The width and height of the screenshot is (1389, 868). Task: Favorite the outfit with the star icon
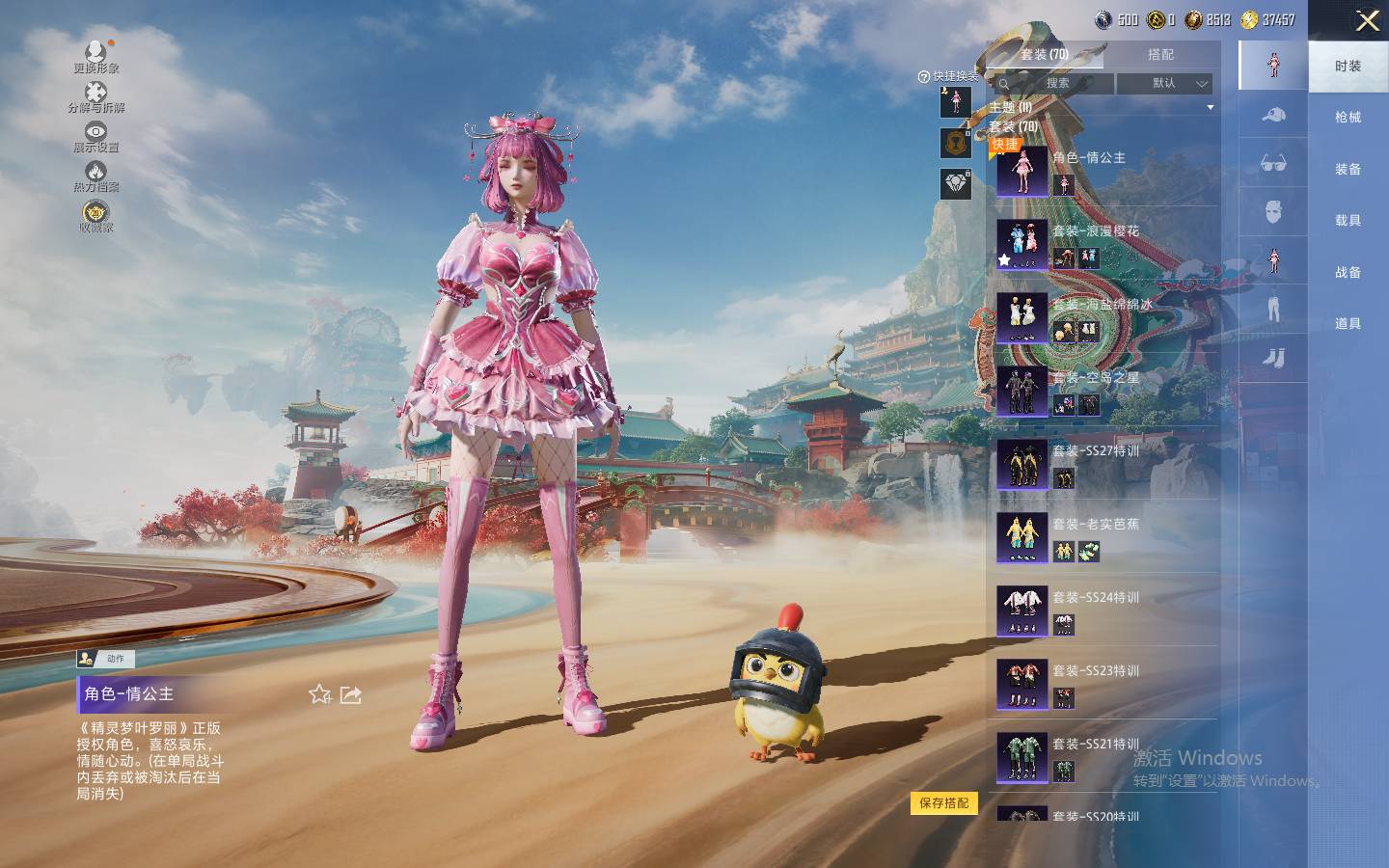click(x=320, y=694)
